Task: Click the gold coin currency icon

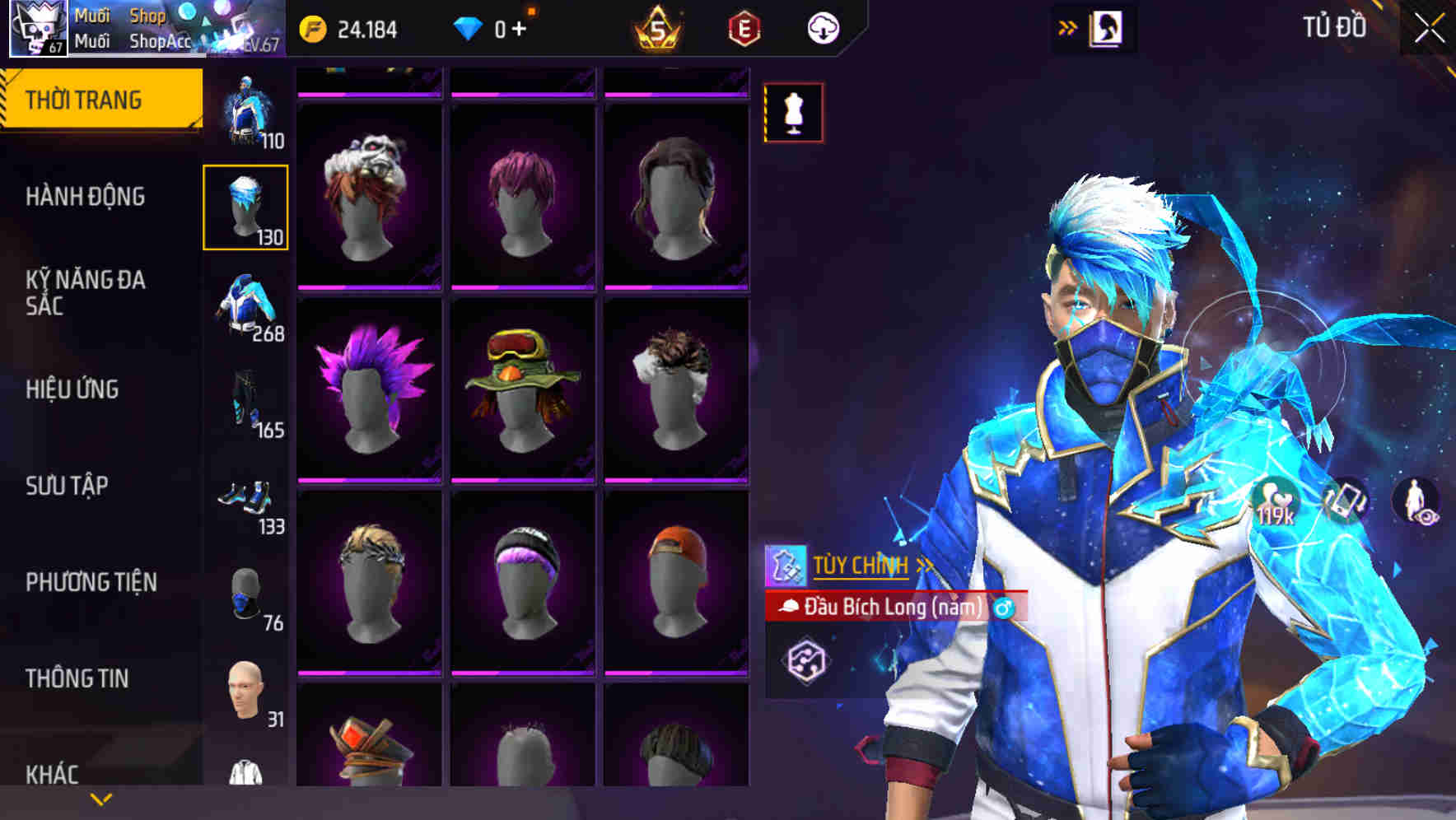Action: click(x=313, y=28)
